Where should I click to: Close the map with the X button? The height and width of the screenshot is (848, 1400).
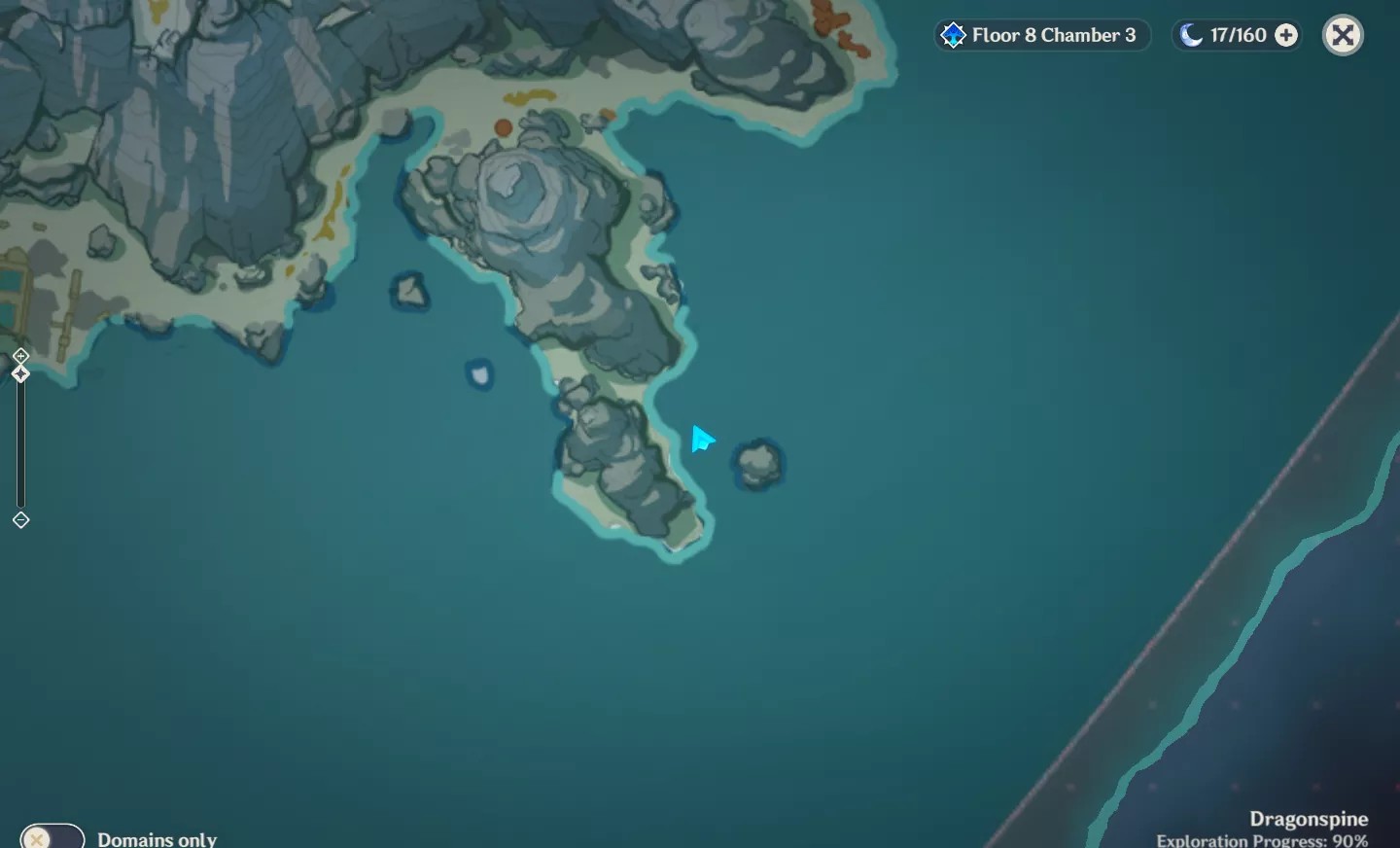tap(1344, 36)
